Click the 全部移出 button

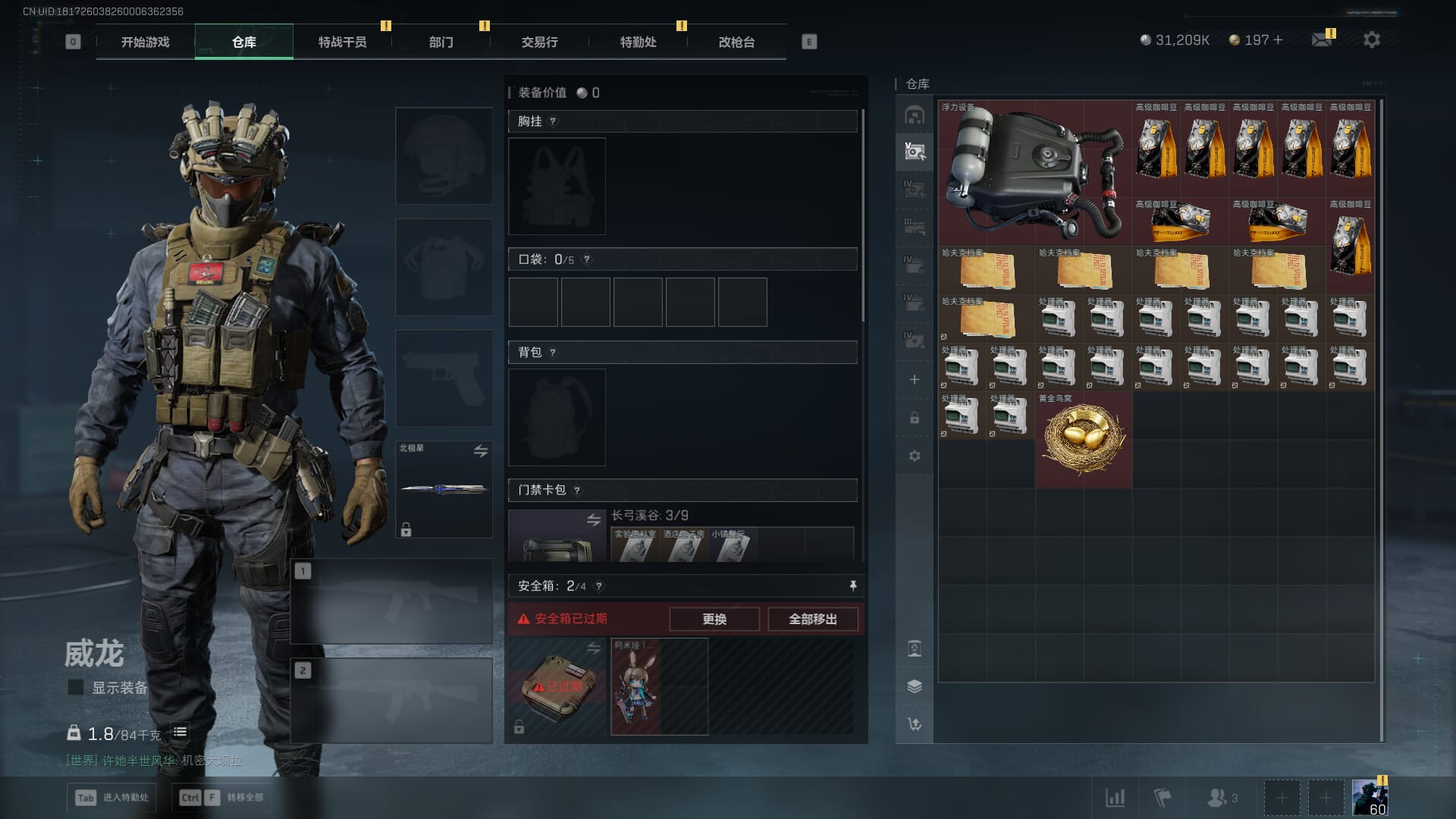pos(812,619)
